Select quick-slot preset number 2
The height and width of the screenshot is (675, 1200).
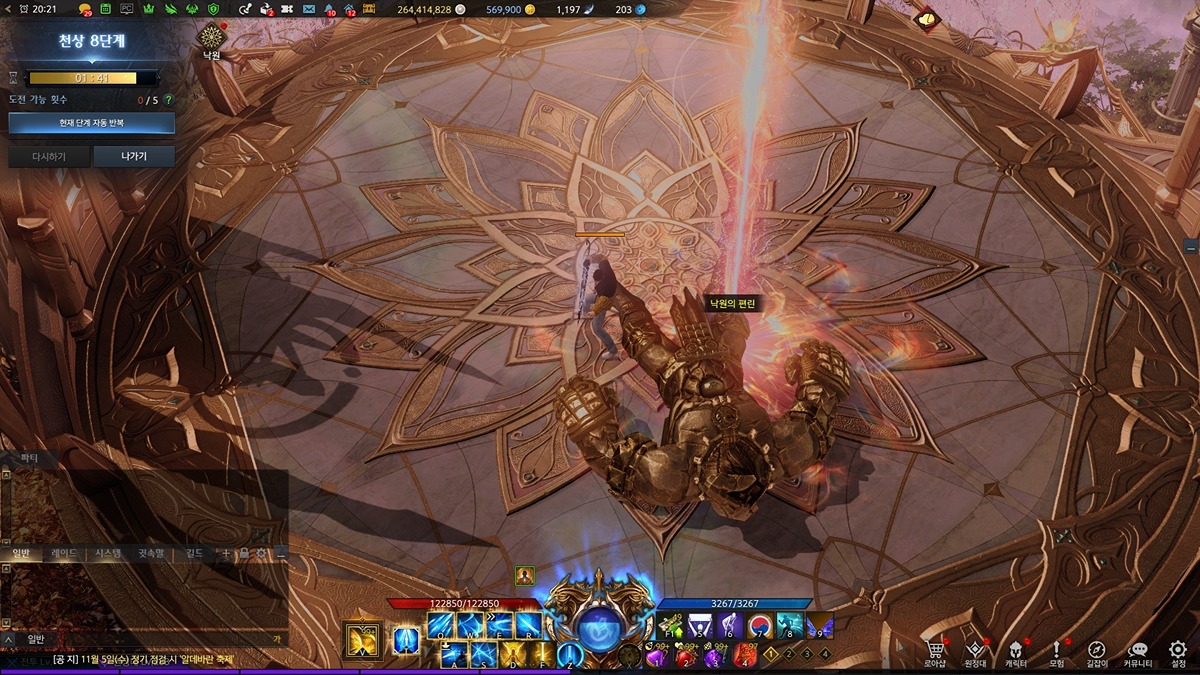pyautogui.click(x=788, y=654)
